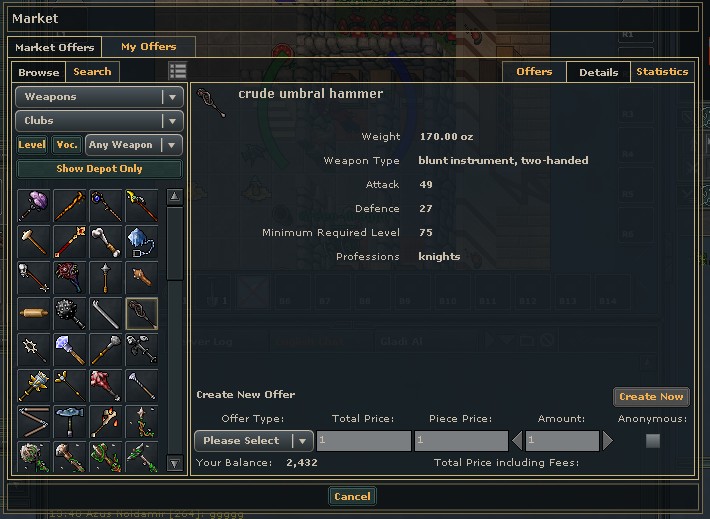The image size is (710, 519).
Task: Toggle Show Depot Only
Action: click(x=99, y=169)
